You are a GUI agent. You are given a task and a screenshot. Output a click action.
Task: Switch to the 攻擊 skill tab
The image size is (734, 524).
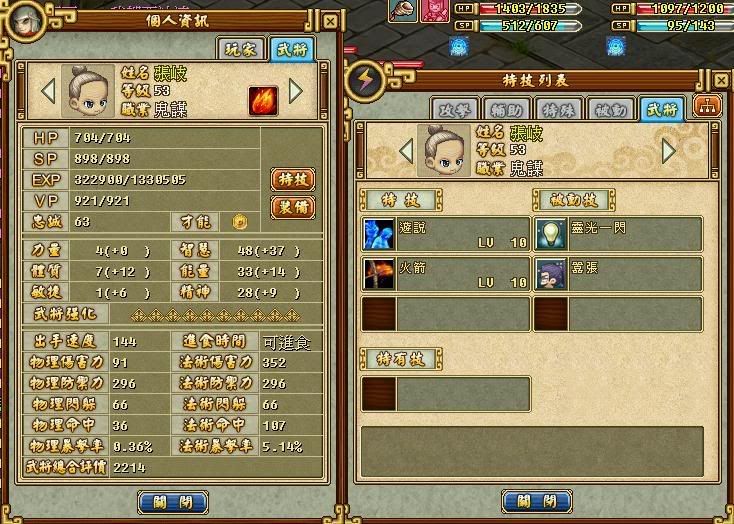(453, 110)
